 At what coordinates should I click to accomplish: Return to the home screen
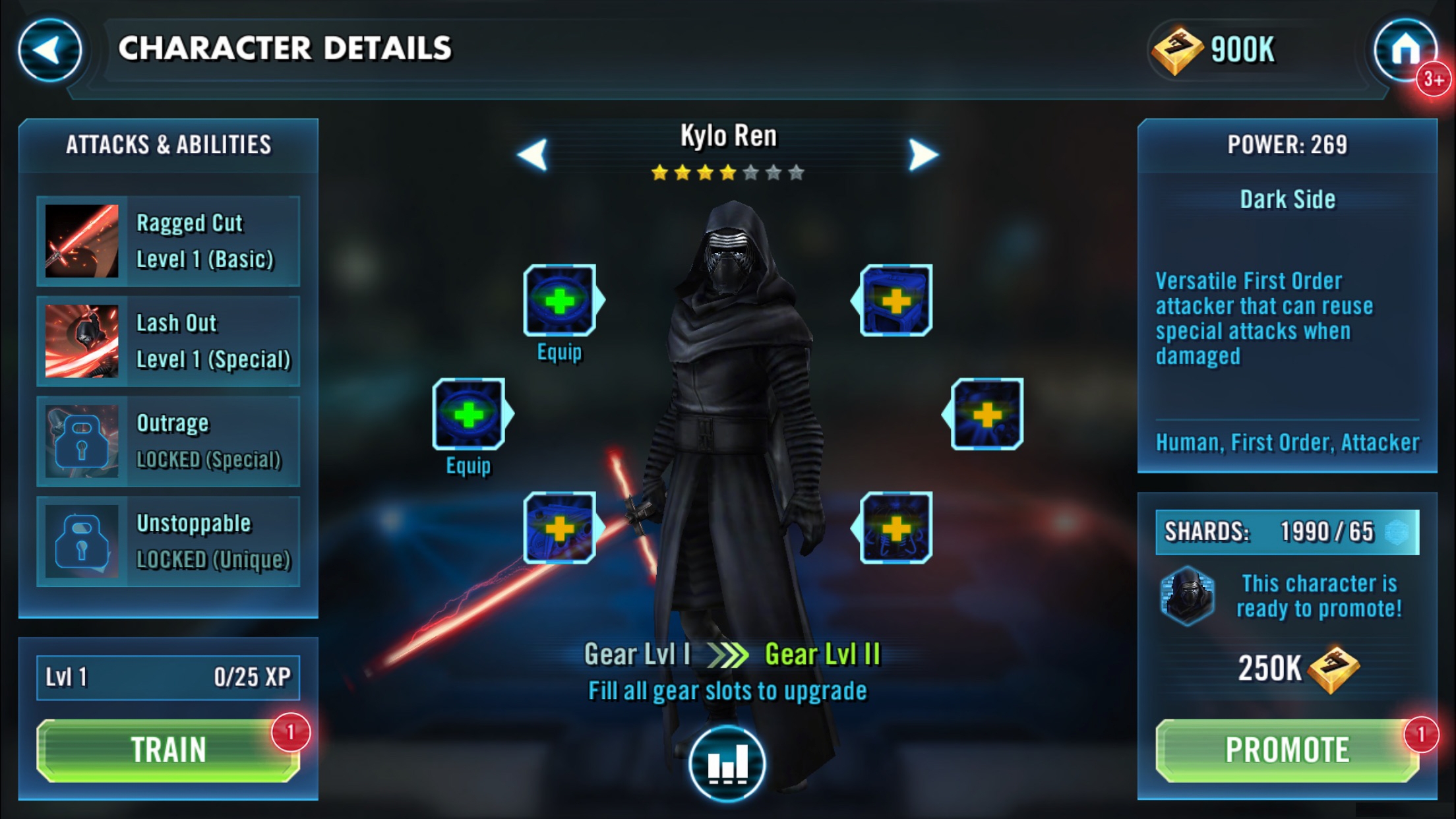[1405, 50]
